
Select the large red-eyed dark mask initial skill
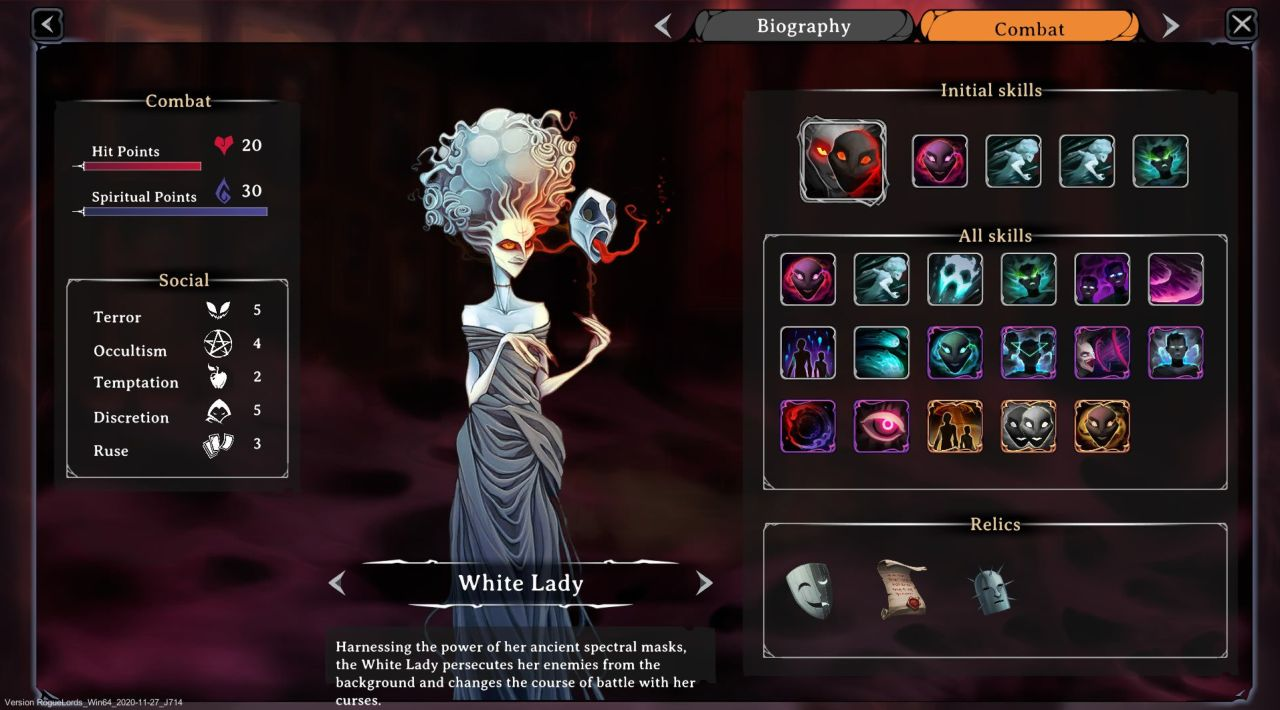coord(843,161)
